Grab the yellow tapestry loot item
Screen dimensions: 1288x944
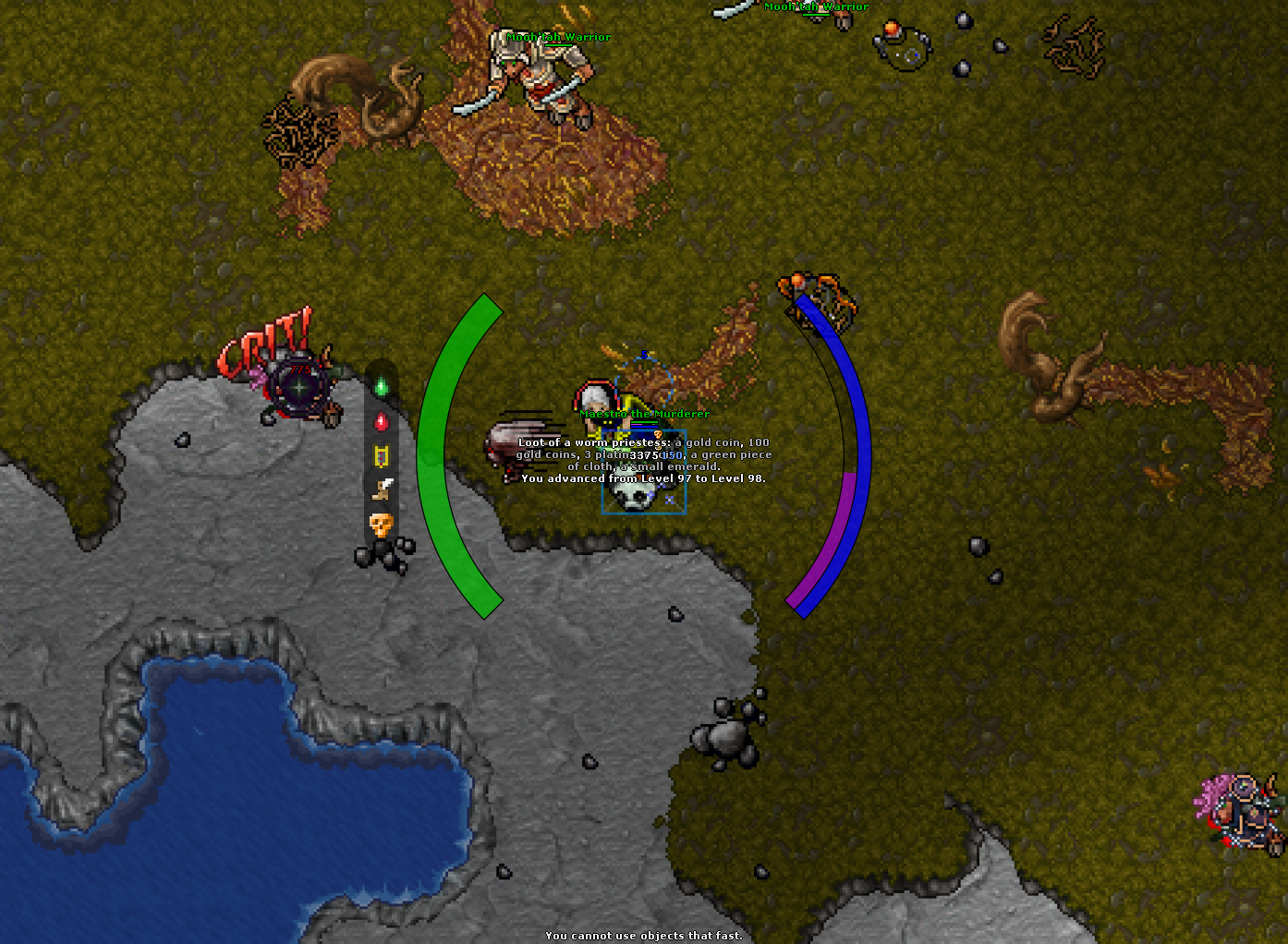pyautogui.click(x=382, y=454)
